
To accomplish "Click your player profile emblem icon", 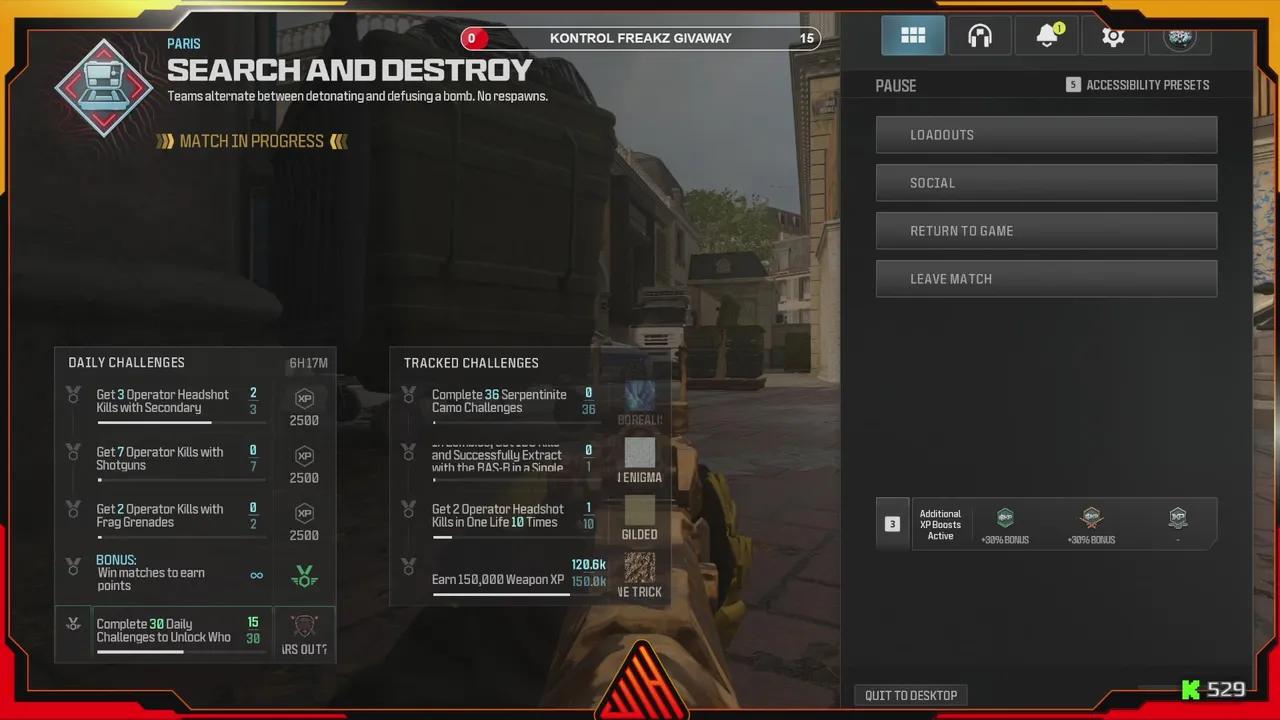I will point(1180,35).
